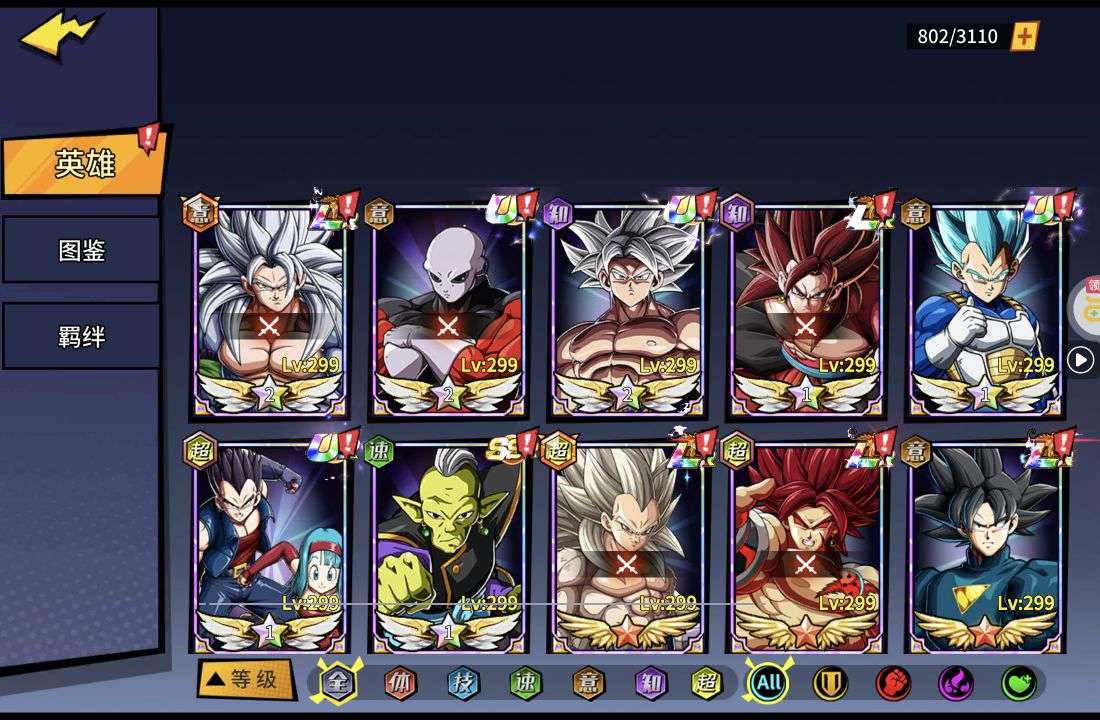The width and height of the screenshot is (1100, 720).
Task: Filter heroes by 超 type
Action: coord(707,683)
